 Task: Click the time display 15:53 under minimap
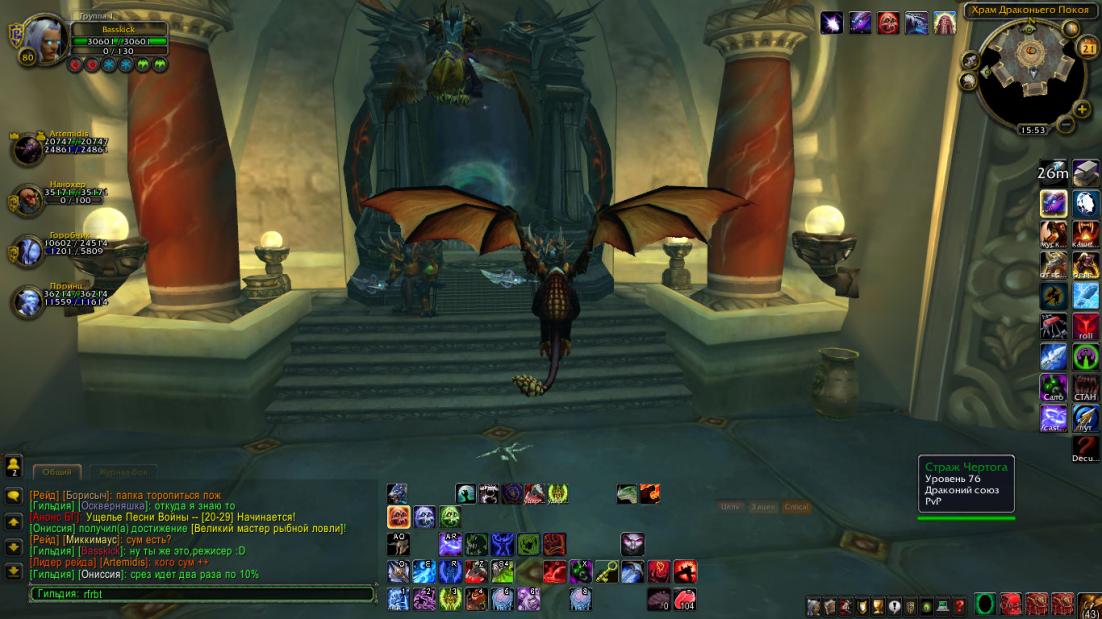click(1032, 130)
